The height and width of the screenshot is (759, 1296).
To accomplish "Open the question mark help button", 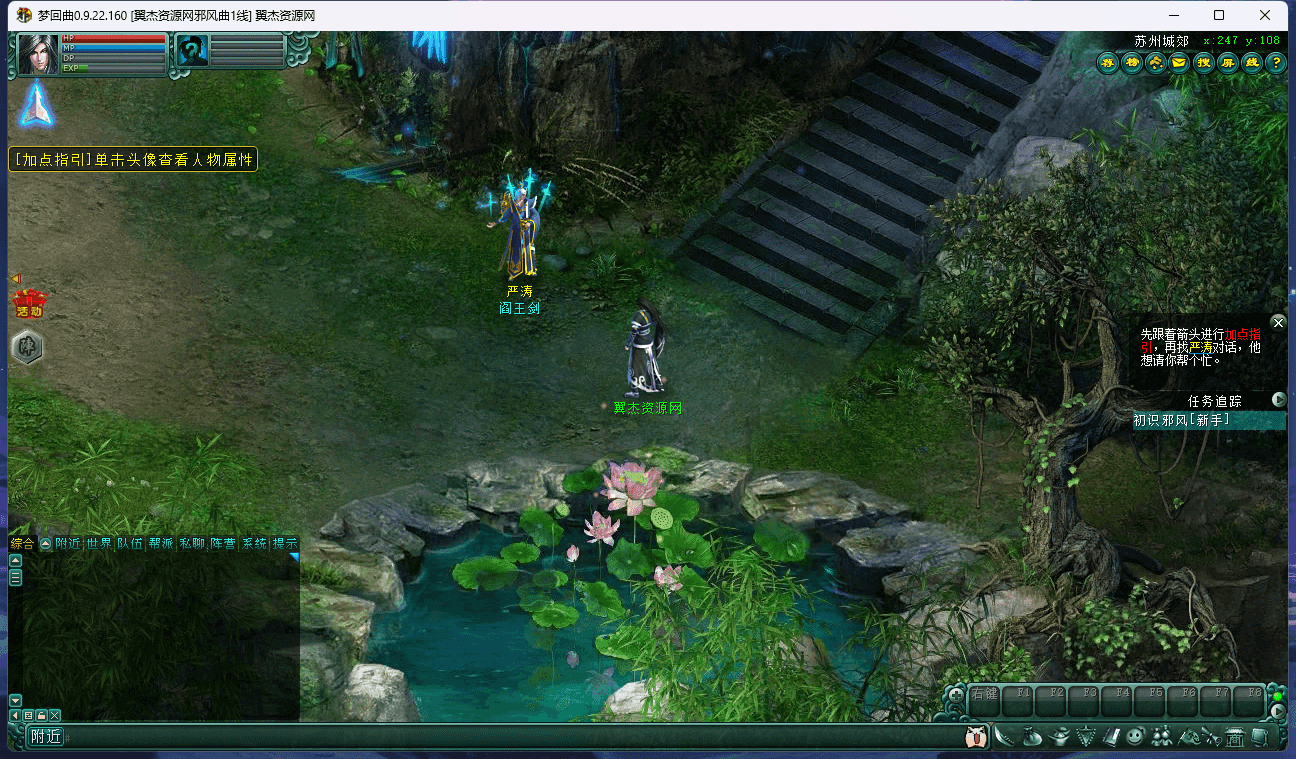I will (x=1276, y=63).
